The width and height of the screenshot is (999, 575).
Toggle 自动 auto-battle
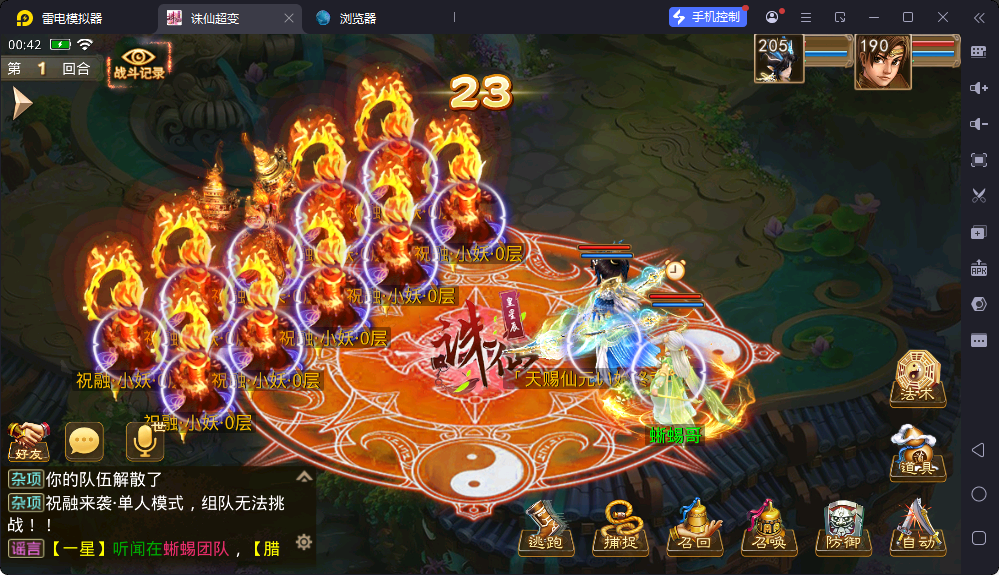tap(917, 527)
